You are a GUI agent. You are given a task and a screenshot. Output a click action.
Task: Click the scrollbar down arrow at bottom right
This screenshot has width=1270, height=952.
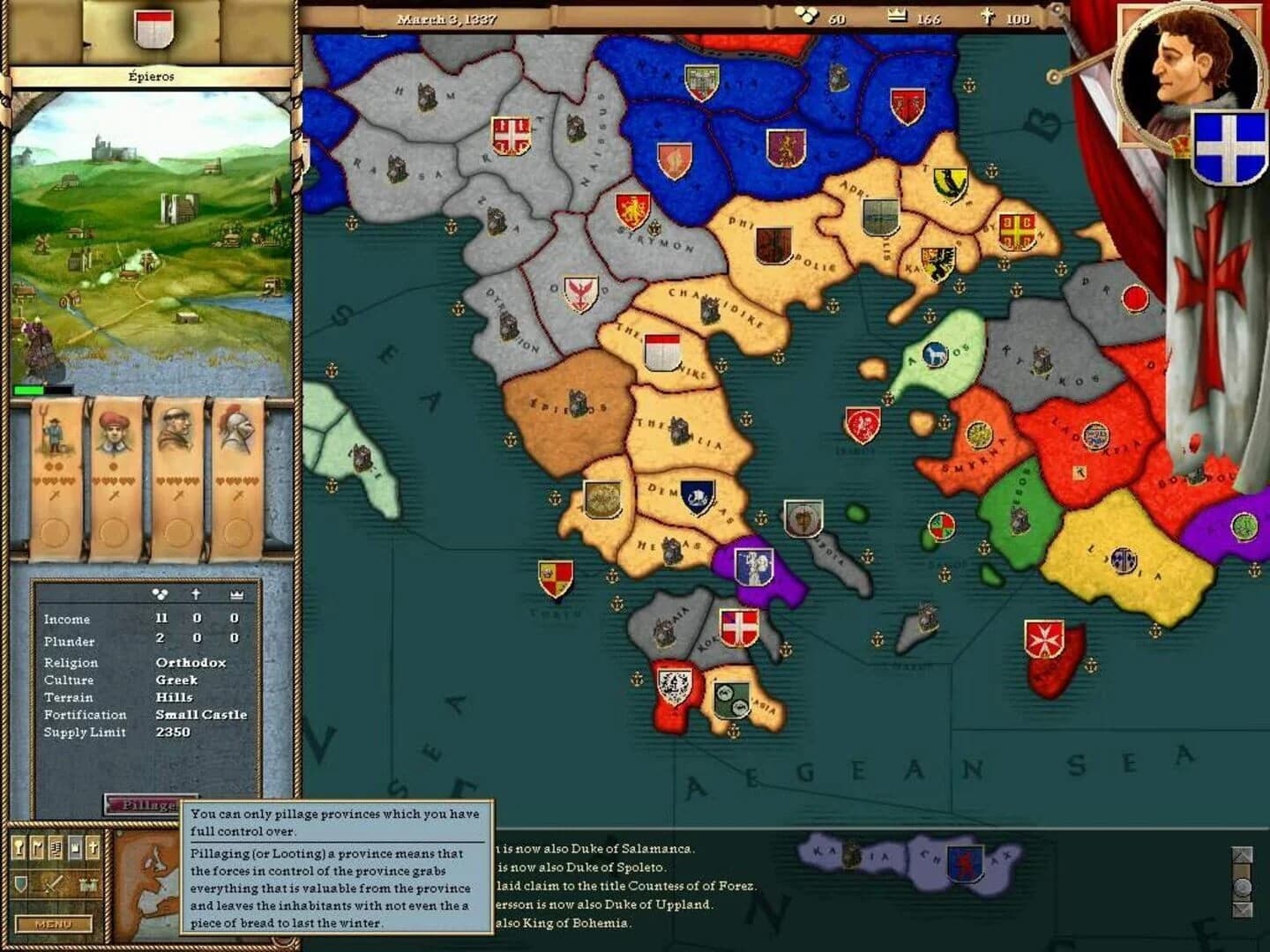1242,908
